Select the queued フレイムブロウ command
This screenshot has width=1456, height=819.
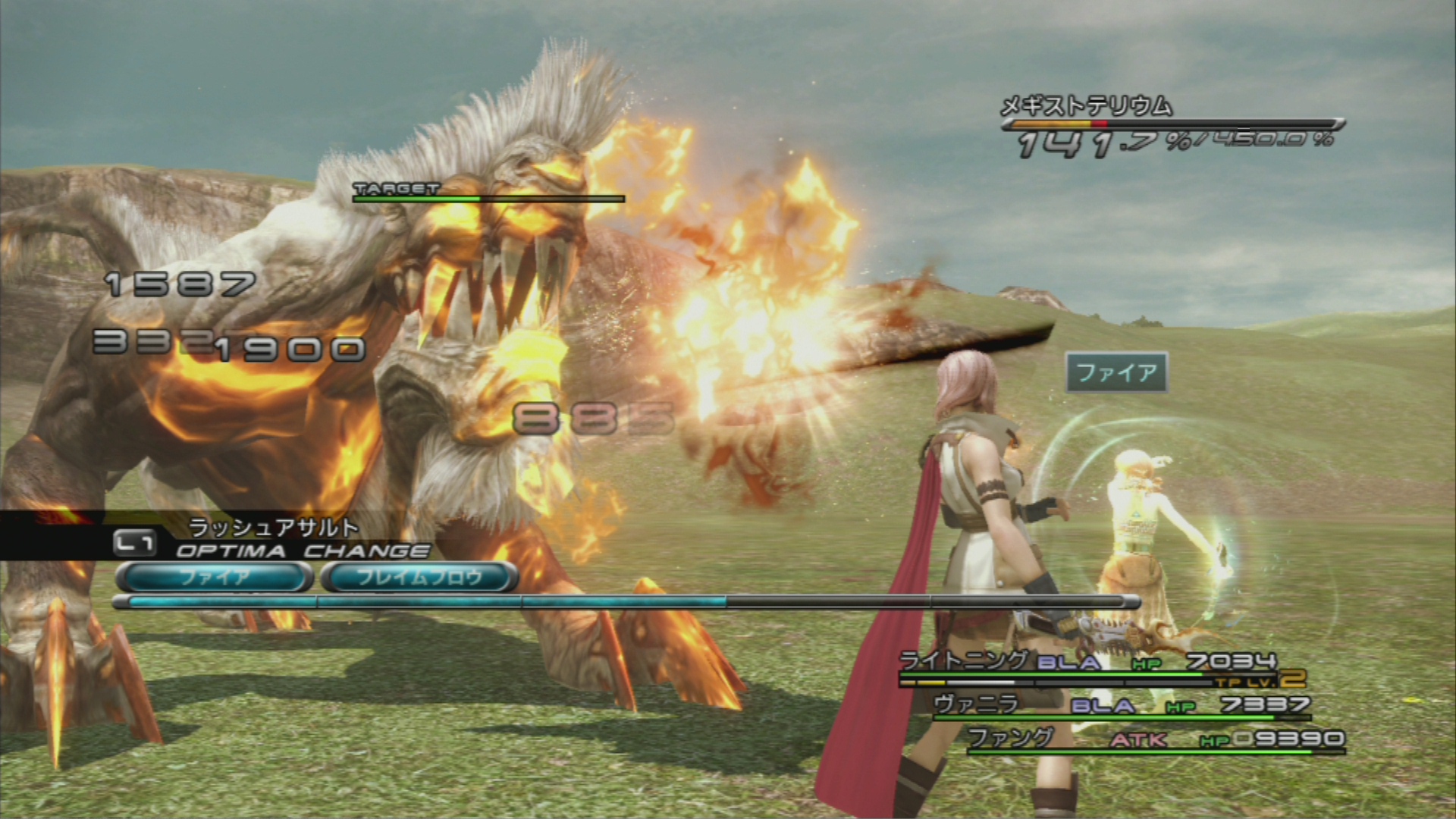pos(419,578)
